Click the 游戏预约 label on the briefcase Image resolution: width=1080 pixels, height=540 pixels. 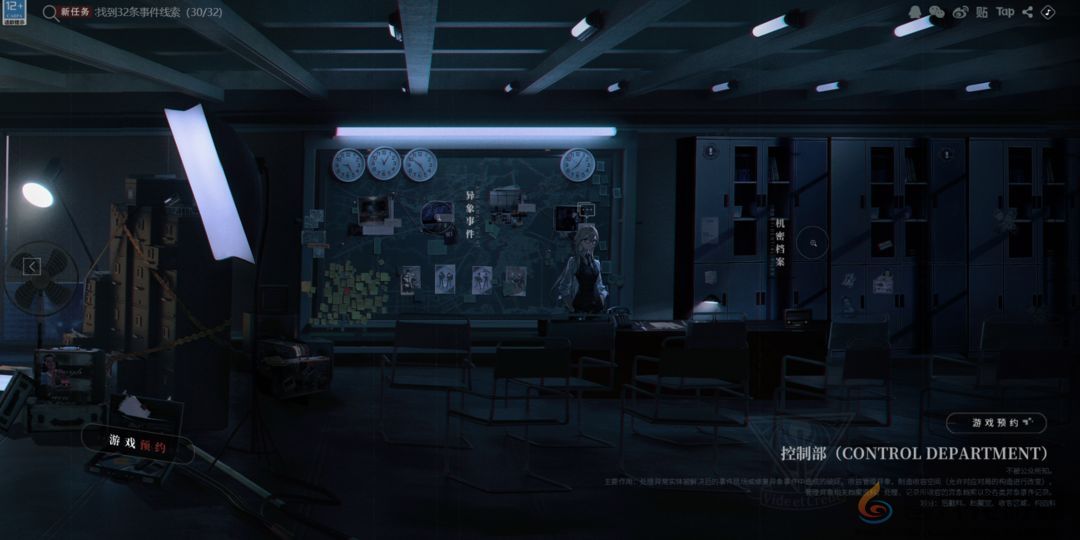[138, 443]
